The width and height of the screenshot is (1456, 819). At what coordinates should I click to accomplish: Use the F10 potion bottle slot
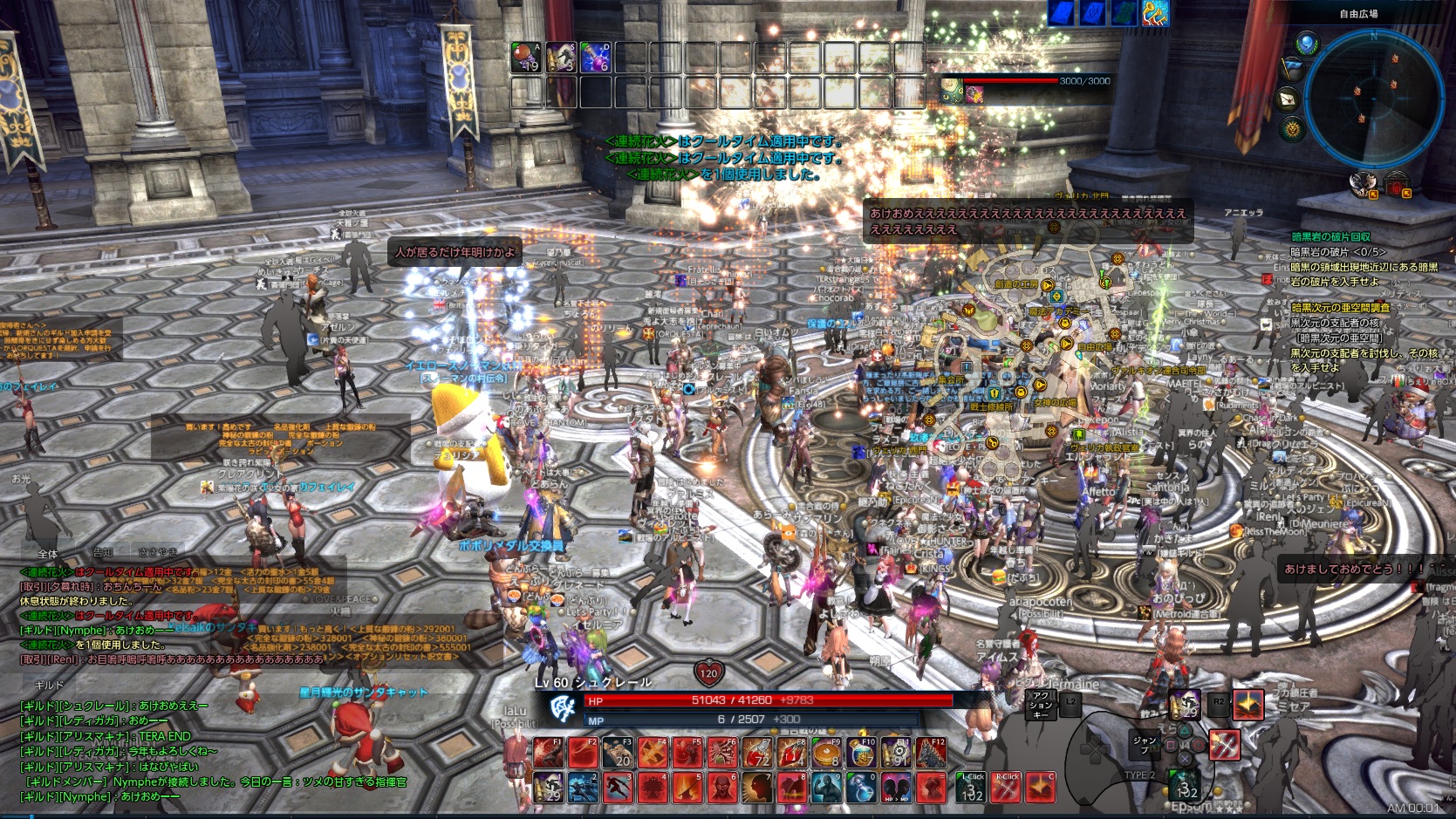pos(861,753)
